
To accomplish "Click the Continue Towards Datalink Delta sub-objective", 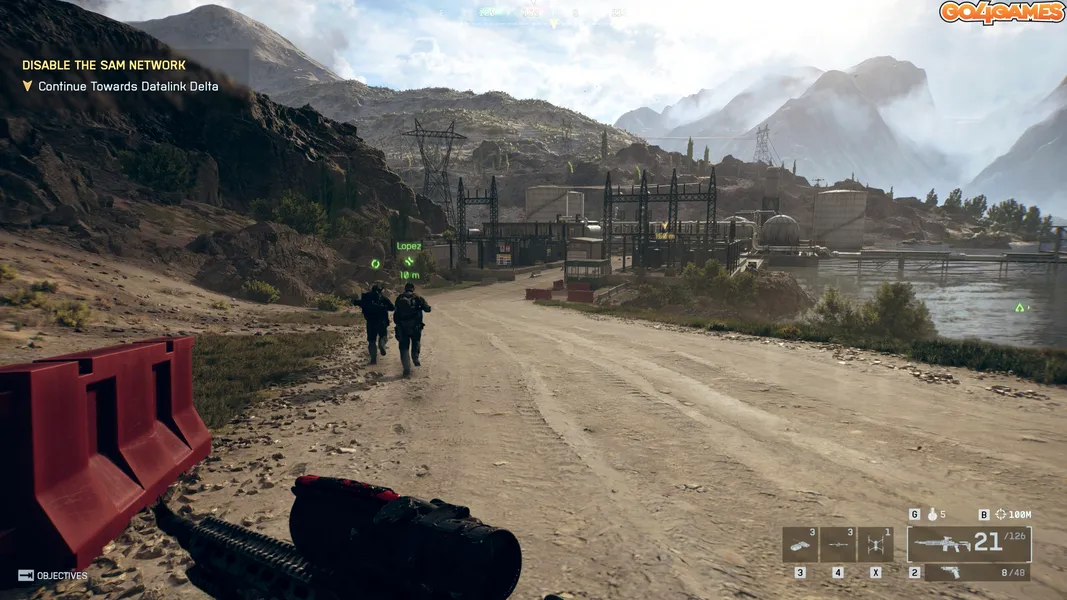I will (x=128, y=87).
